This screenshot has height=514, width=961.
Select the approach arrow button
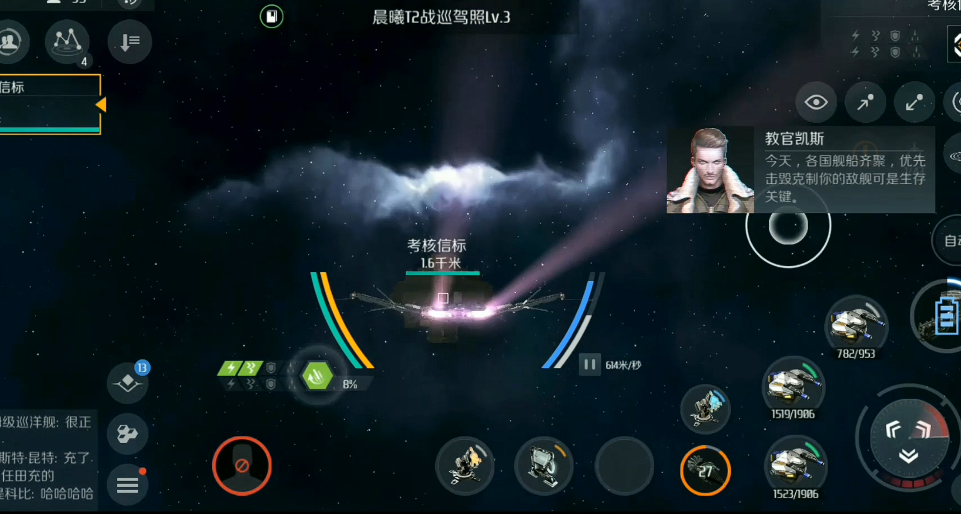[866, 102]
